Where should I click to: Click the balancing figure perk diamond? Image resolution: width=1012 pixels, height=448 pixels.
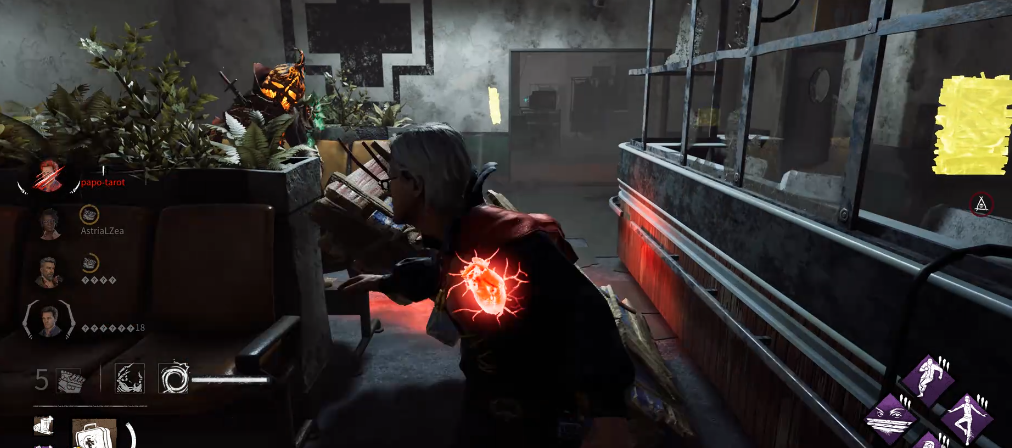[x=968, y=418]
